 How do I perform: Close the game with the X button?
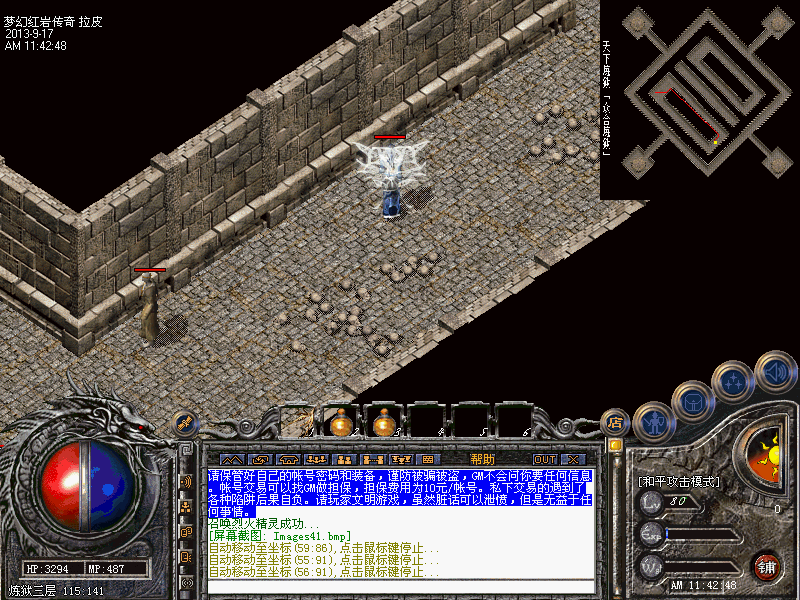573,459
